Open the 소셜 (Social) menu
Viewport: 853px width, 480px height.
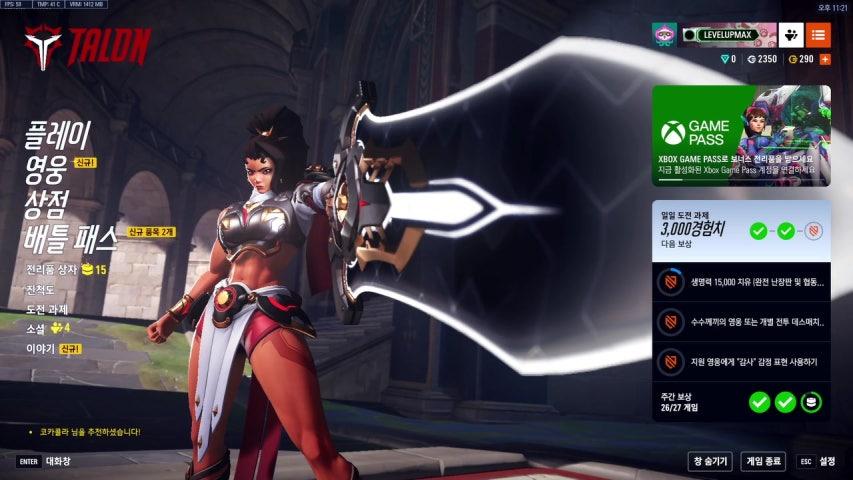click(x=38, y=328)
